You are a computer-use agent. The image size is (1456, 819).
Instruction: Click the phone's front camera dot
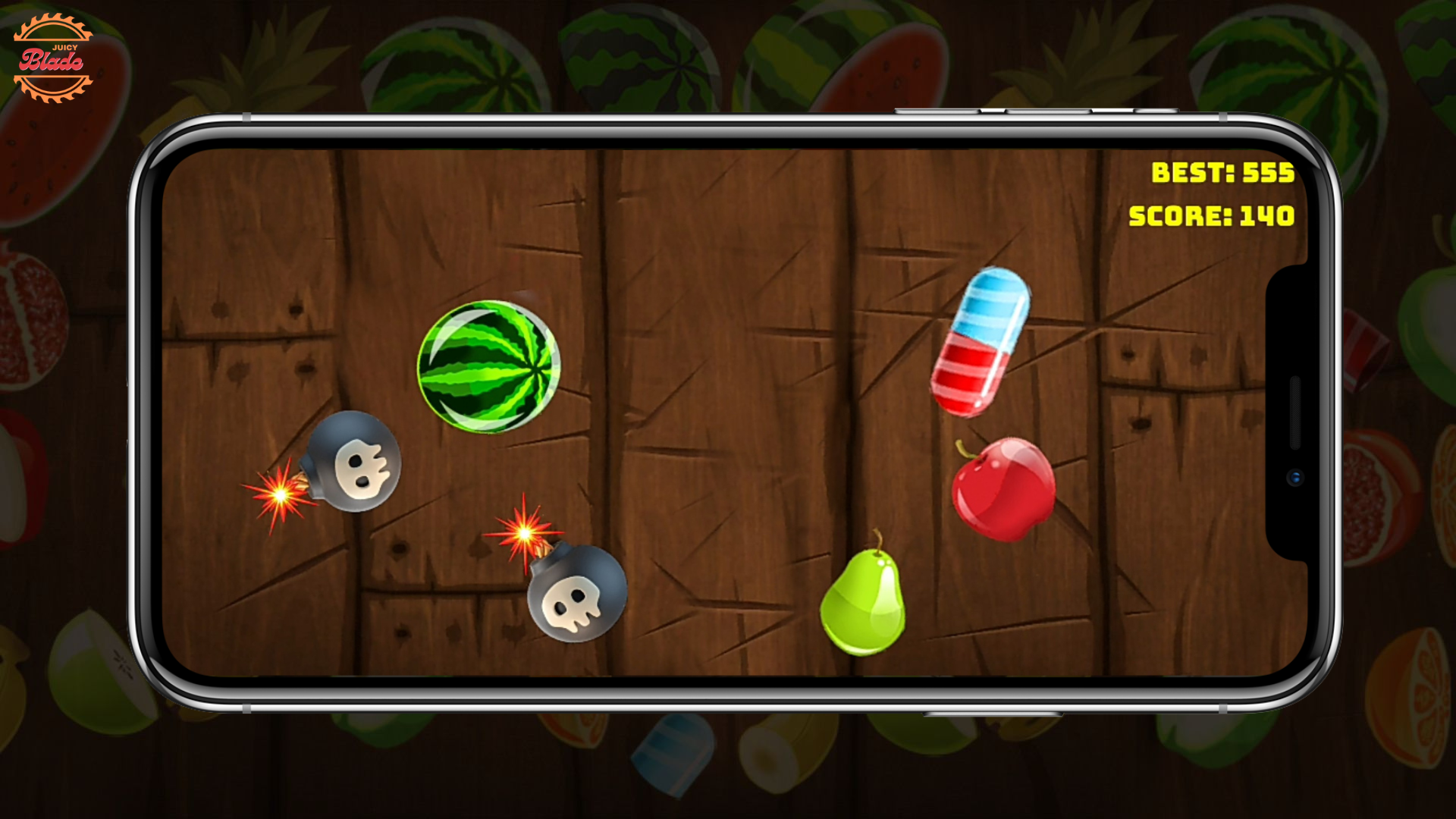pos(1295,478)
